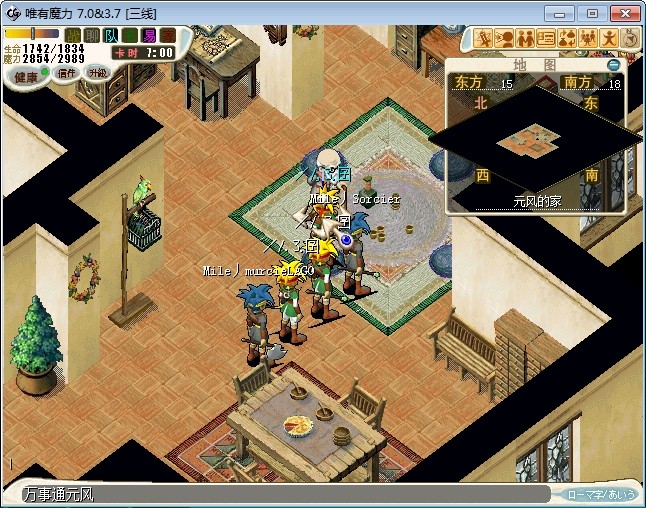Click the 升級 level-up button
This screenshot has width=646, height=508.
click(x=97, y=73)
